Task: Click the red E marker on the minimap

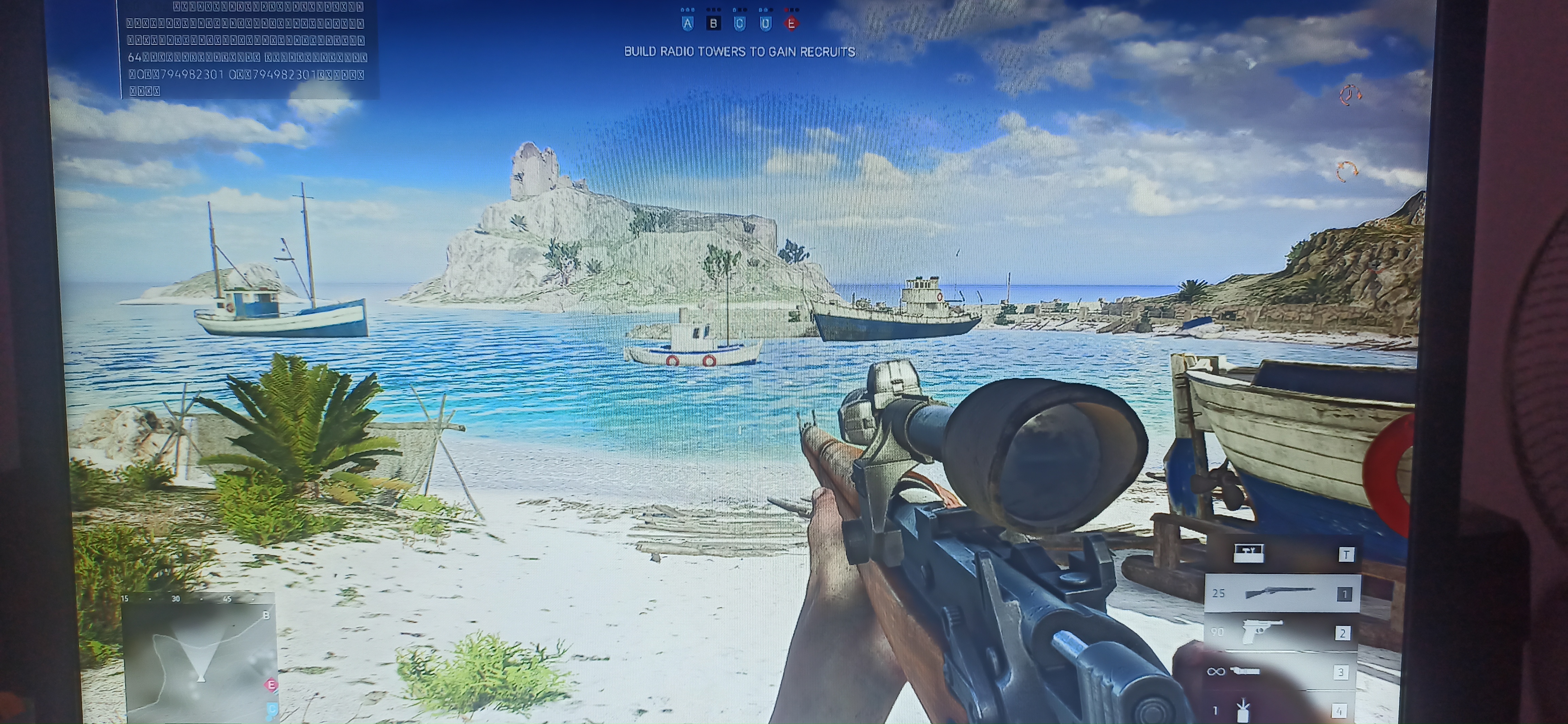Action: click(271, 685)
